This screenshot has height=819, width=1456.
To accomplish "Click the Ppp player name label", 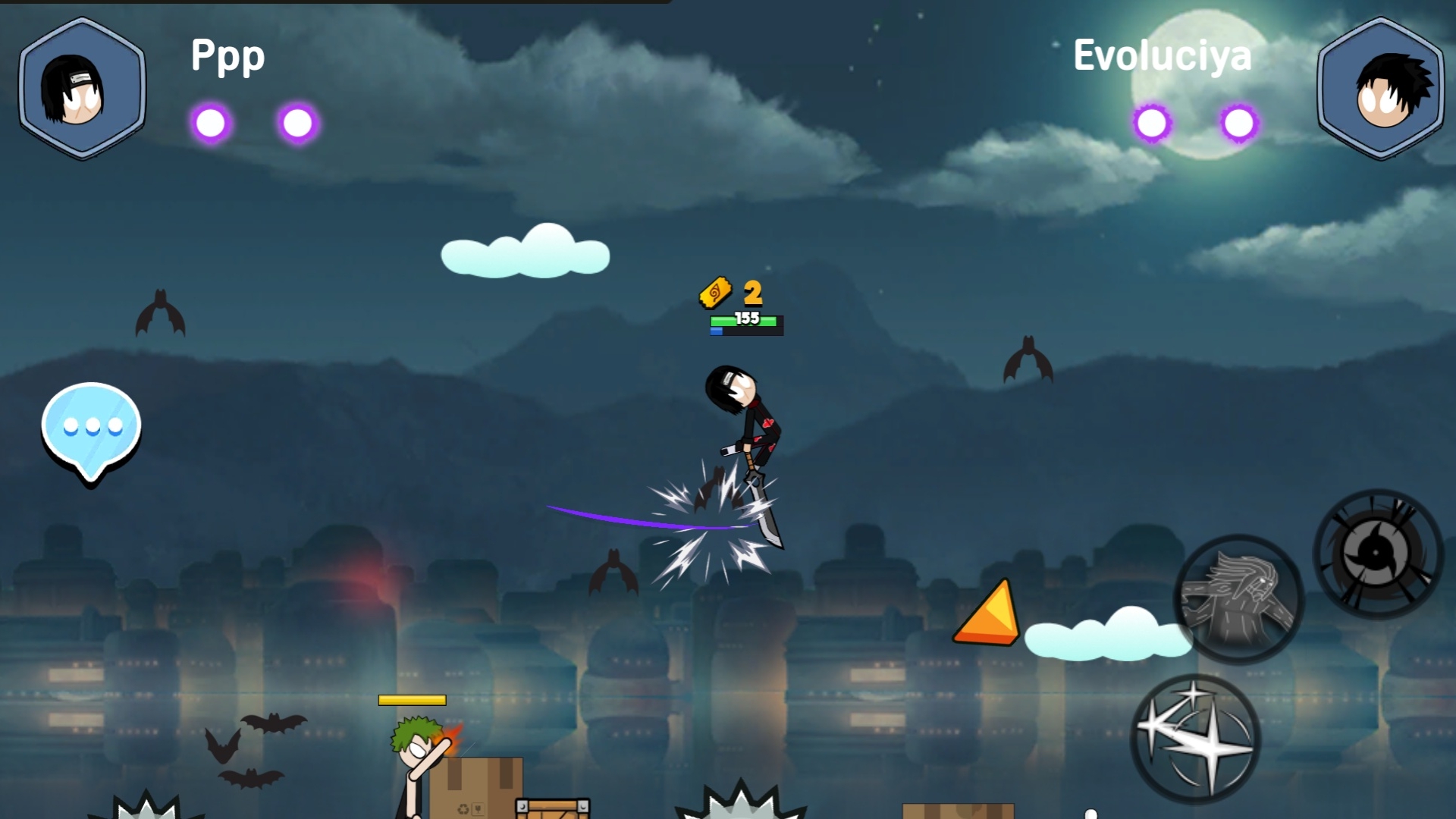I will (x=227, y=55).
